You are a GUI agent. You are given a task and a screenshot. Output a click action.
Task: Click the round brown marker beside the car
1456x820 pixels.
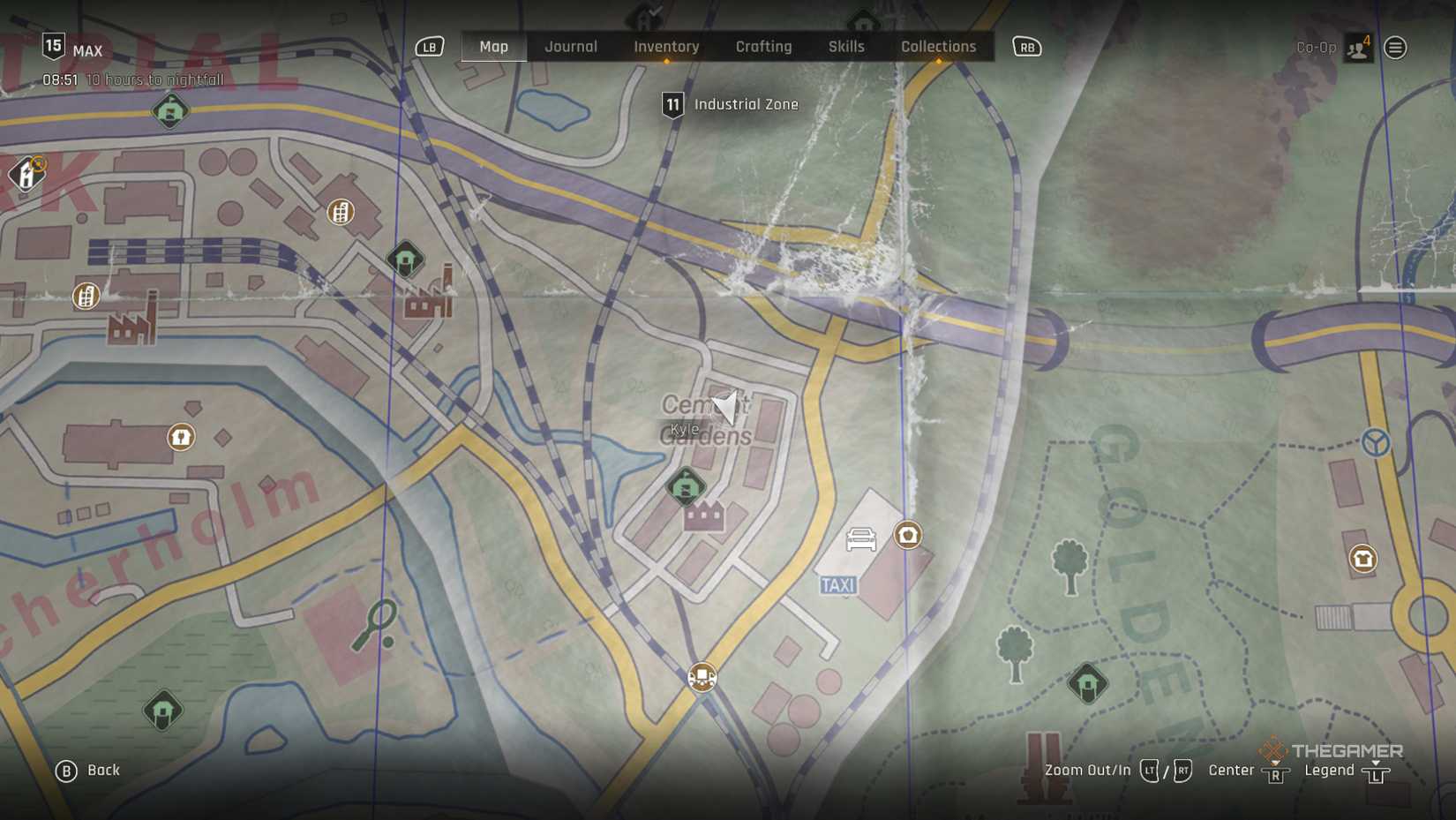pos(908,535)
